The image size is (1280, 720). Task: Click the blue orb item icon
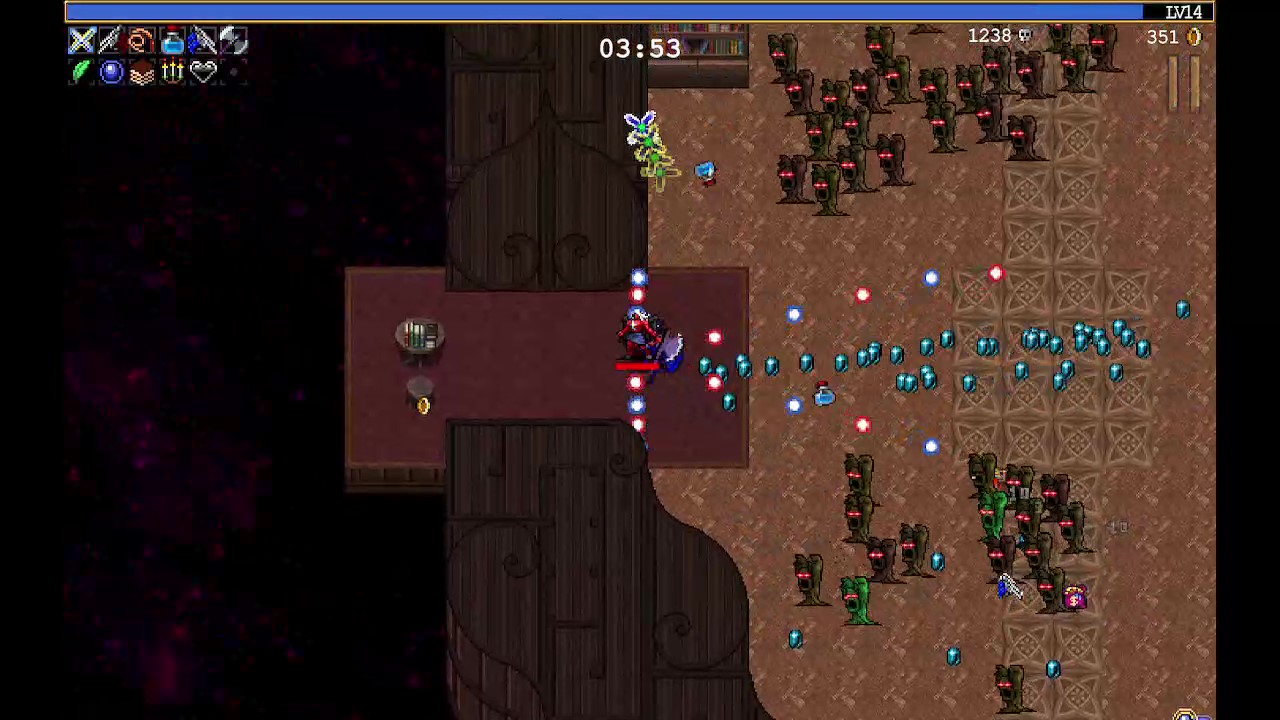(111, 72)
